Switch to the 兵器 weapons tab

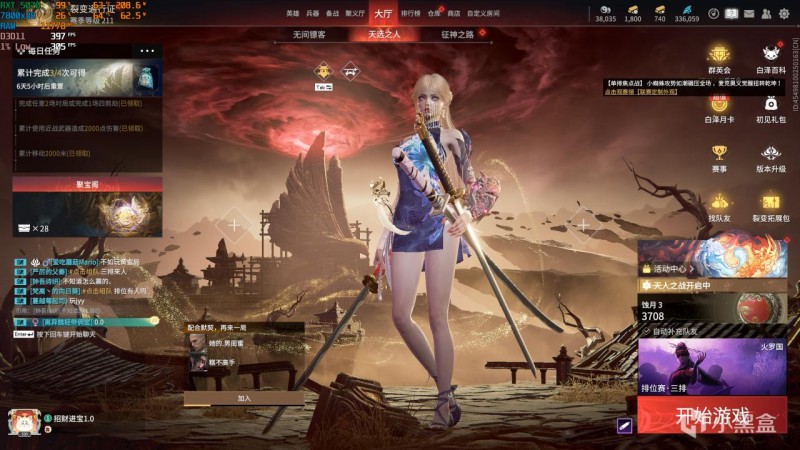[x=313, y=13]
